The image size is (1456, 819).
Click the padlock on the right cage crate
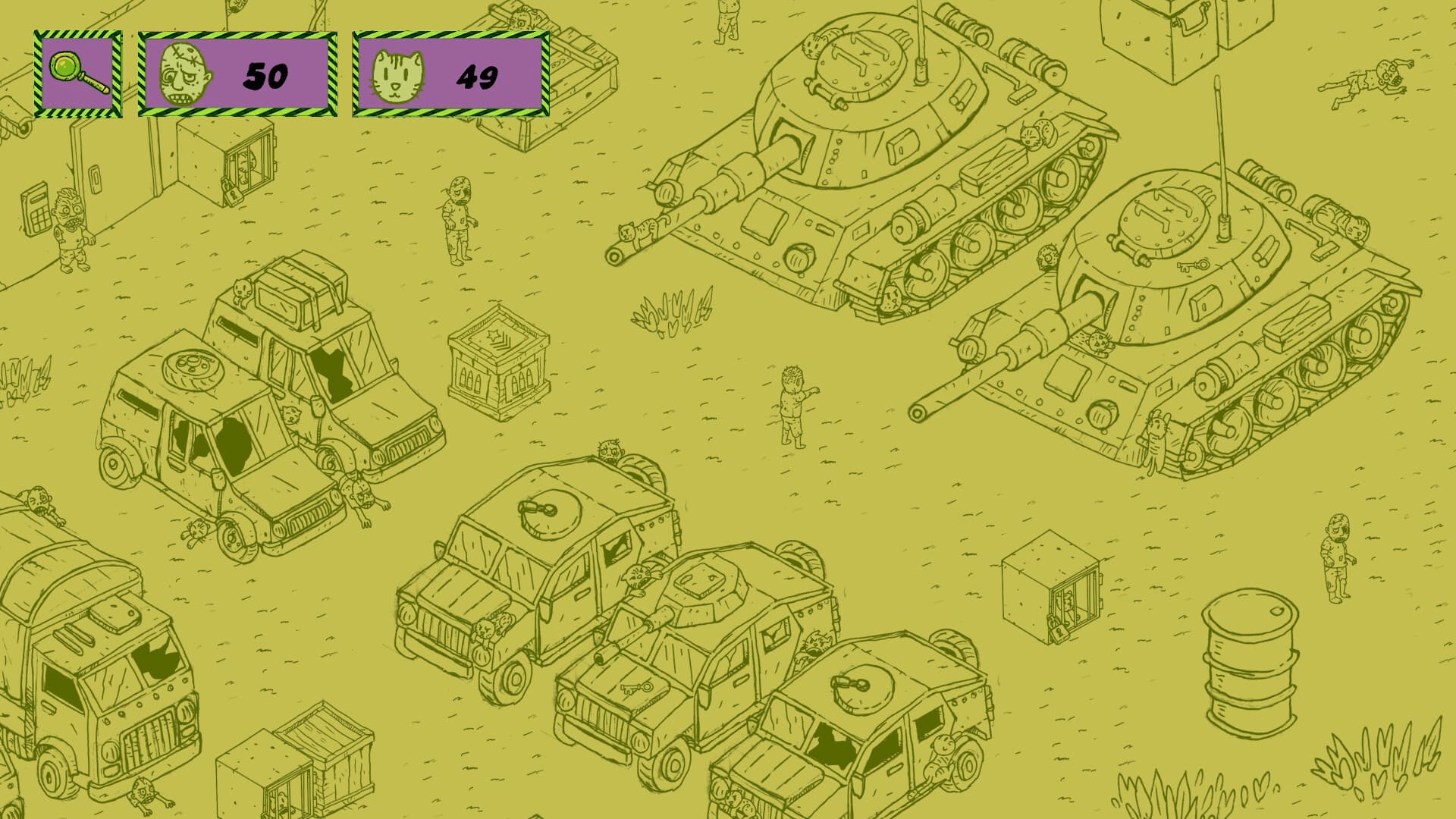click(x=1059, y=632)
